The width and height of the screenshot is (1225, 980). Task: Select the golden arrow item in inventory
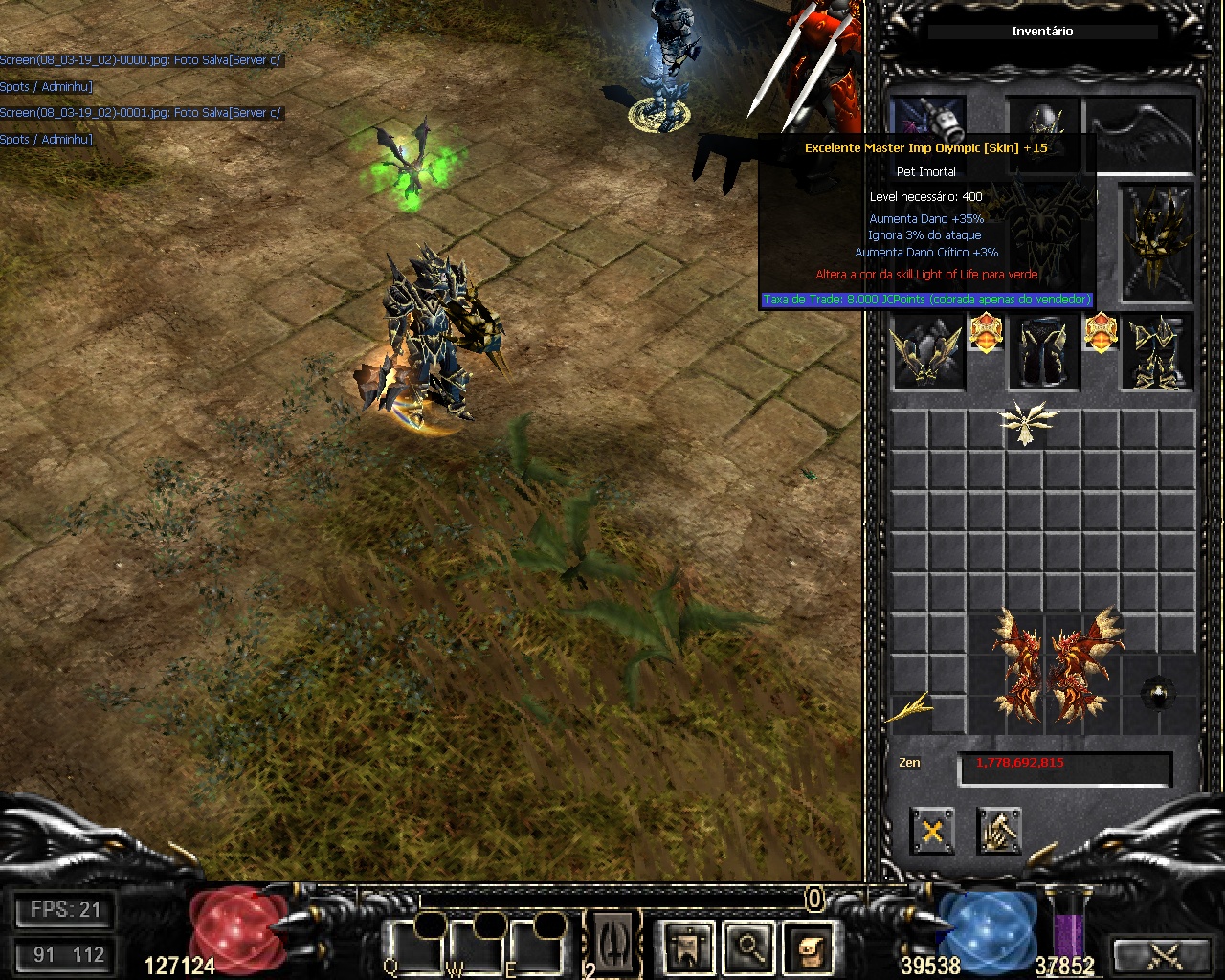point(911,709)
